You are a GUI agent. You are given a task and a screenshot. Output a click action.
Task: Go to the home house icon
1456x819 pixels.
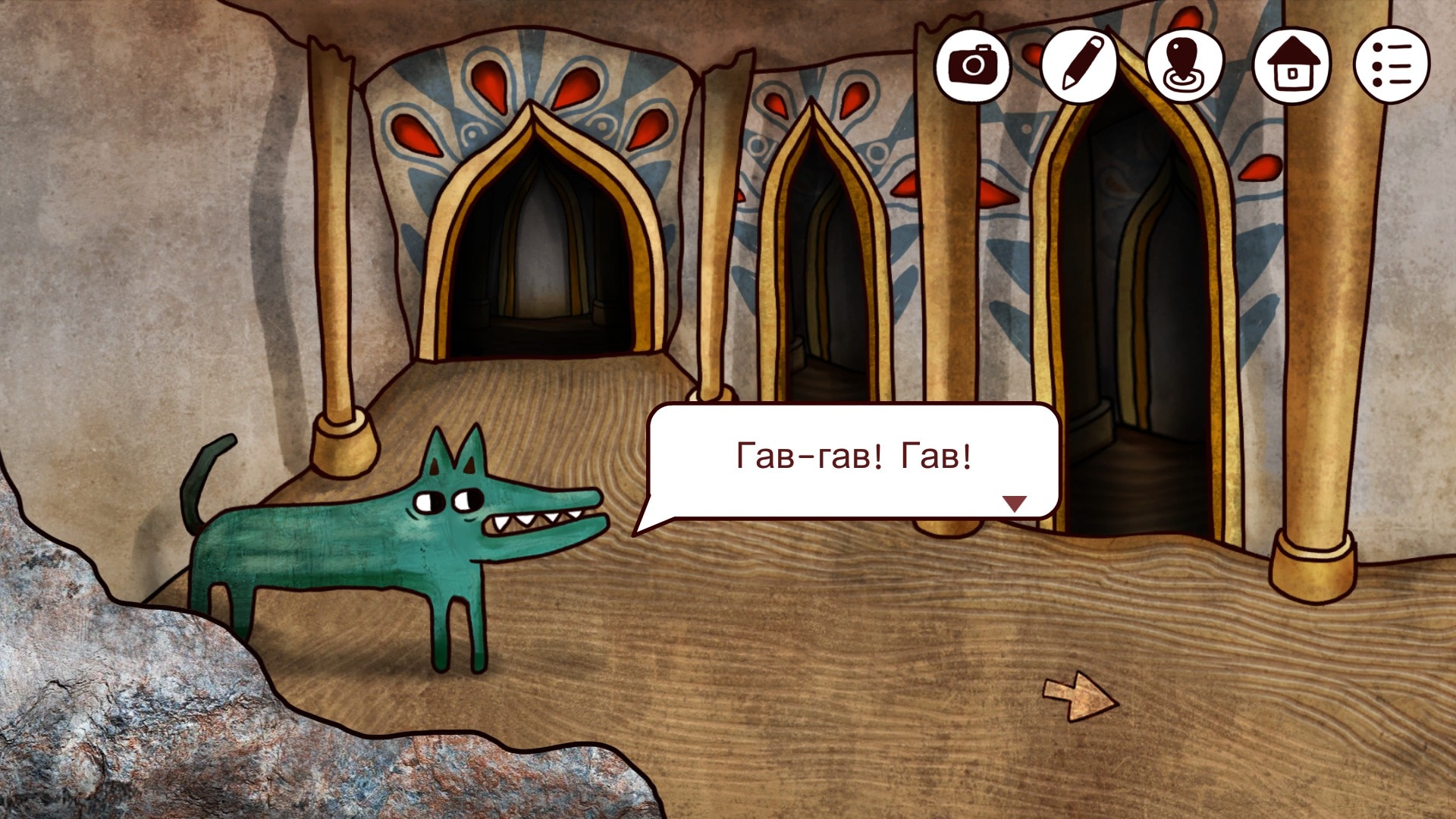[x=1291, y=64]
